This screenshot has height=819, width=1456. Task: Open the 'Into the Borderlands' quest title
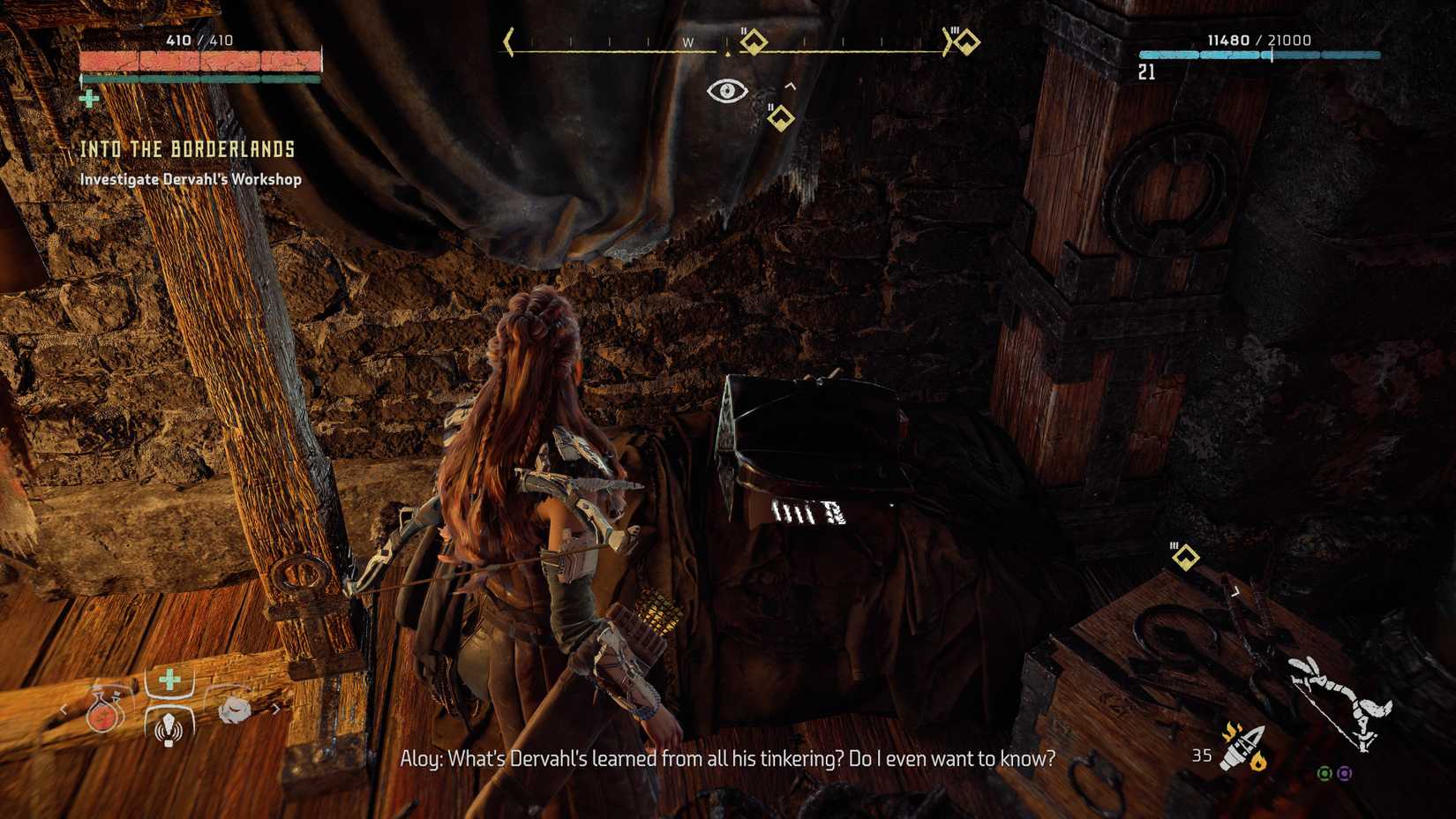pyautogui.click(x=188, y=150)
